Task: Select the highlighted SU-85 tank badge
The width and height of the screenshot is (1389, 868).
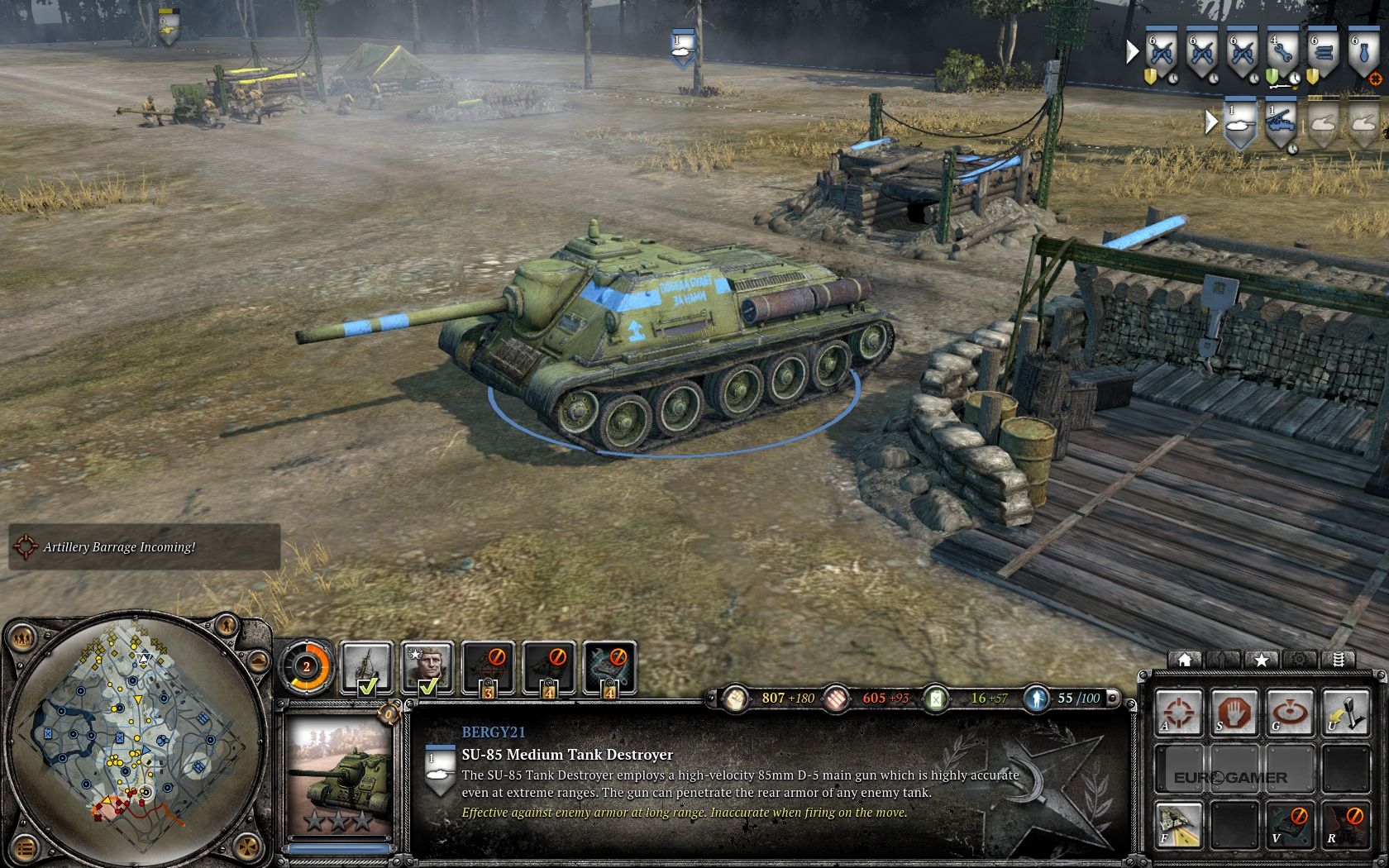Action: tap(1239, 124)
